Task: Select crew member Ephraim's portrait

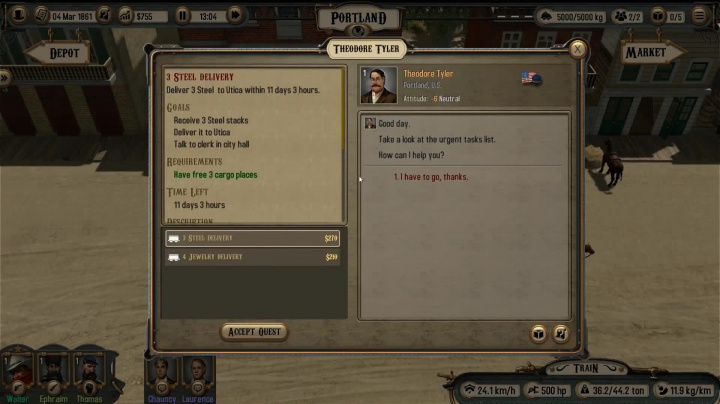Action: click(53, 374)
